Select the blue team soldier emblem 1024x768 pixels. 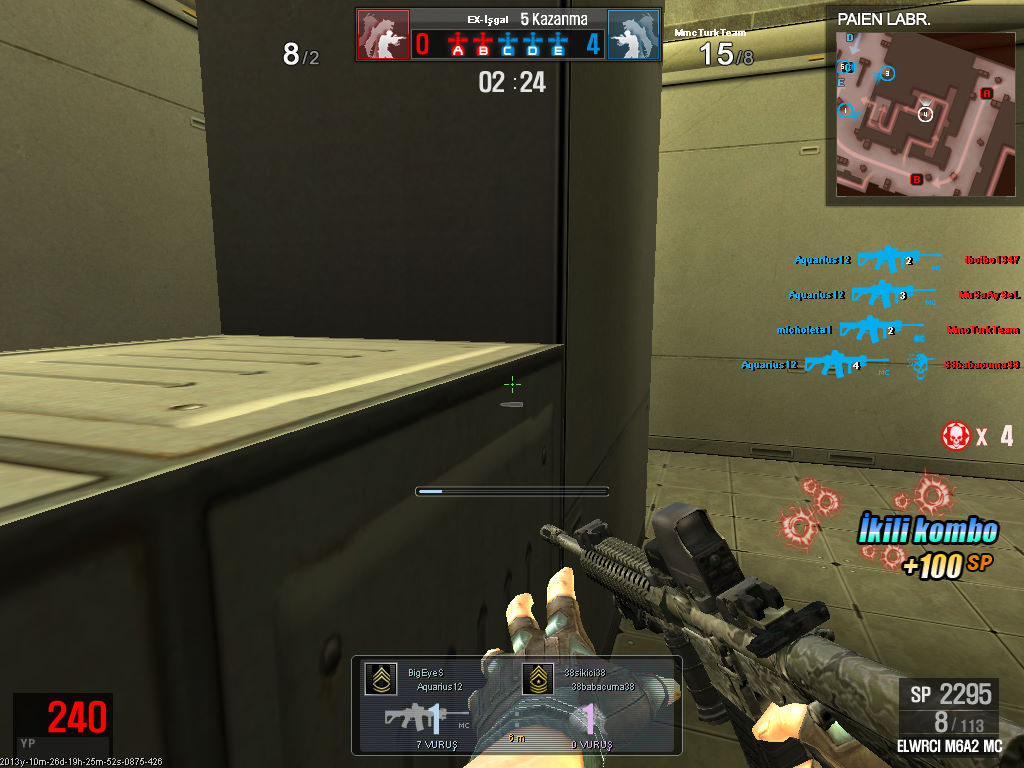click(633, 36)
